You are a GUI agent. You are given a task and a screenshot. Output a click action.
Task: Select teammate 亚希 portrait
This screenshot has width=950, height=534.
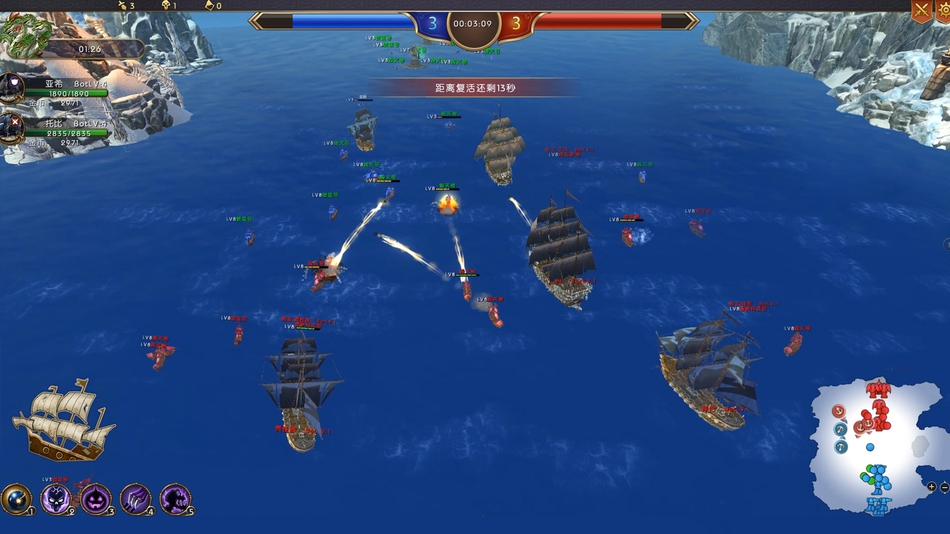pyautogui.click(x=12, y=88)
